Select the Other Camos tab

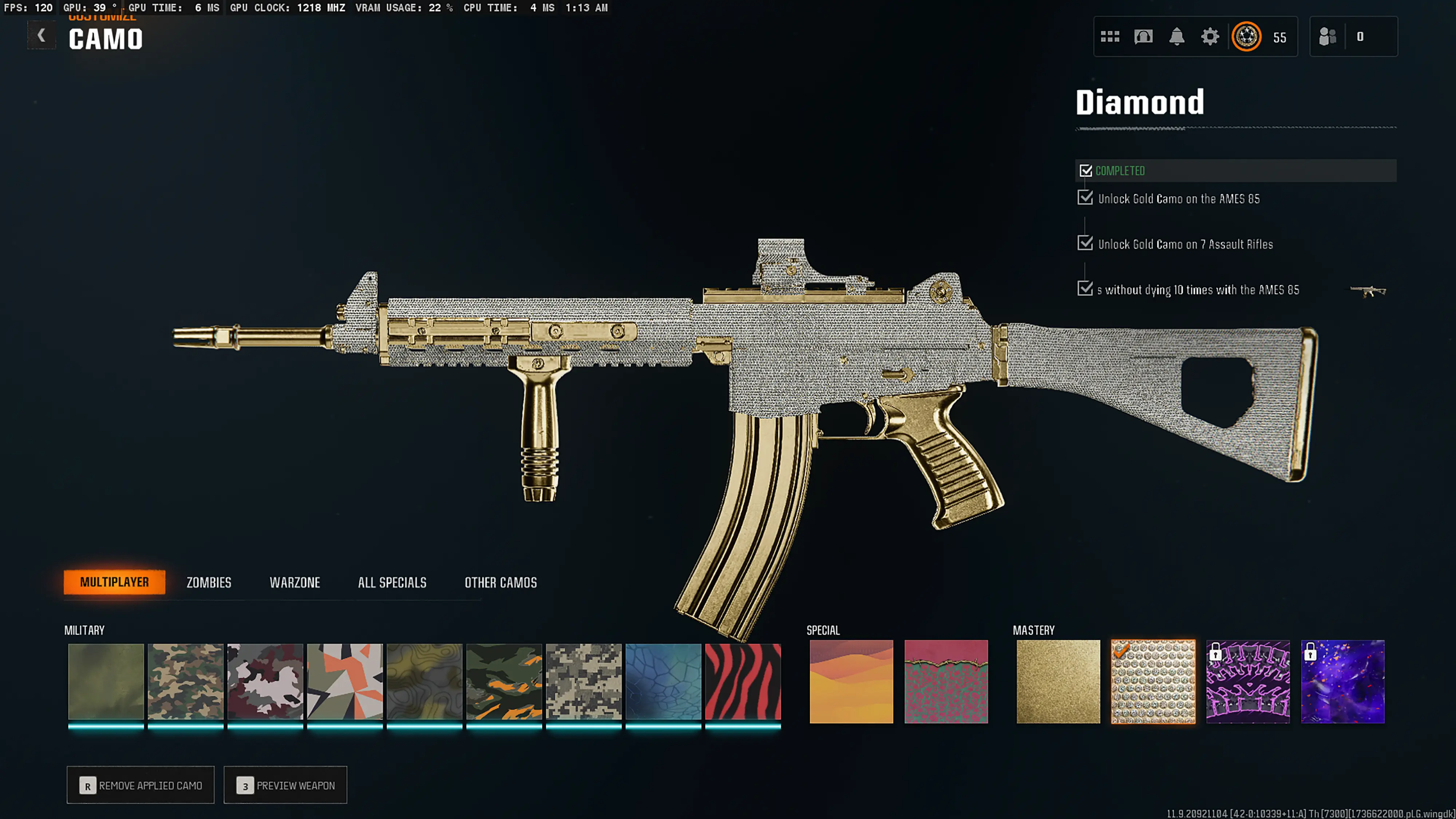pos(500,582)
